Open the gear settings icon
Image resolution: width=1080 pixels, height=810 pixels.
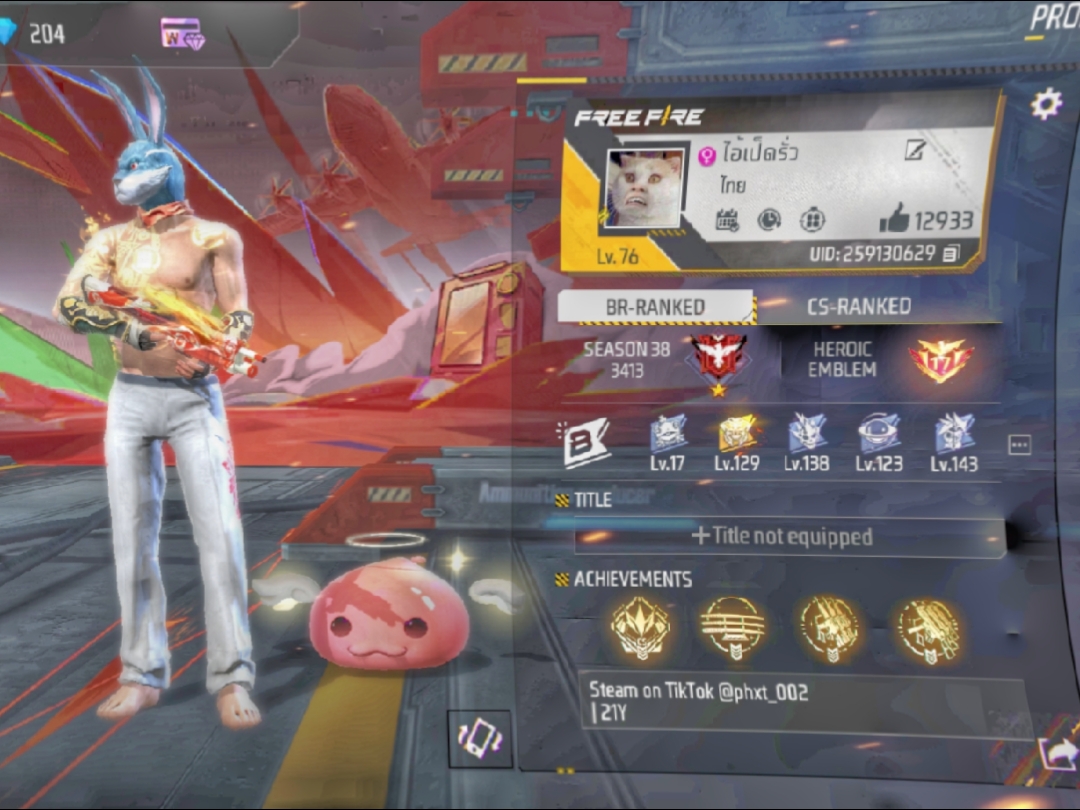[x=1046, y=103]
